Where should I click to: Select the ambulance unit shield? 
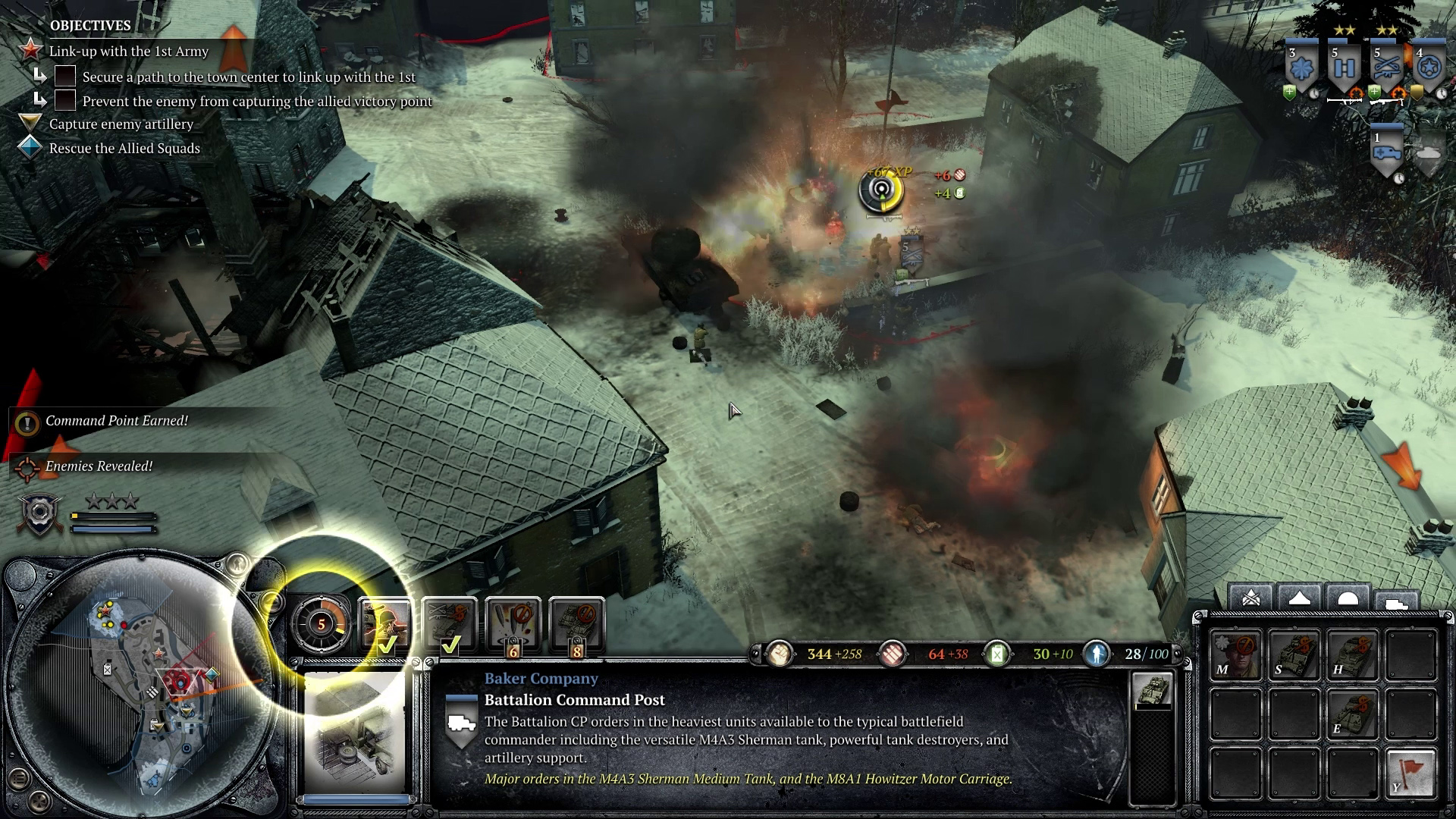pyautogui.click(x=1386, y=152)
